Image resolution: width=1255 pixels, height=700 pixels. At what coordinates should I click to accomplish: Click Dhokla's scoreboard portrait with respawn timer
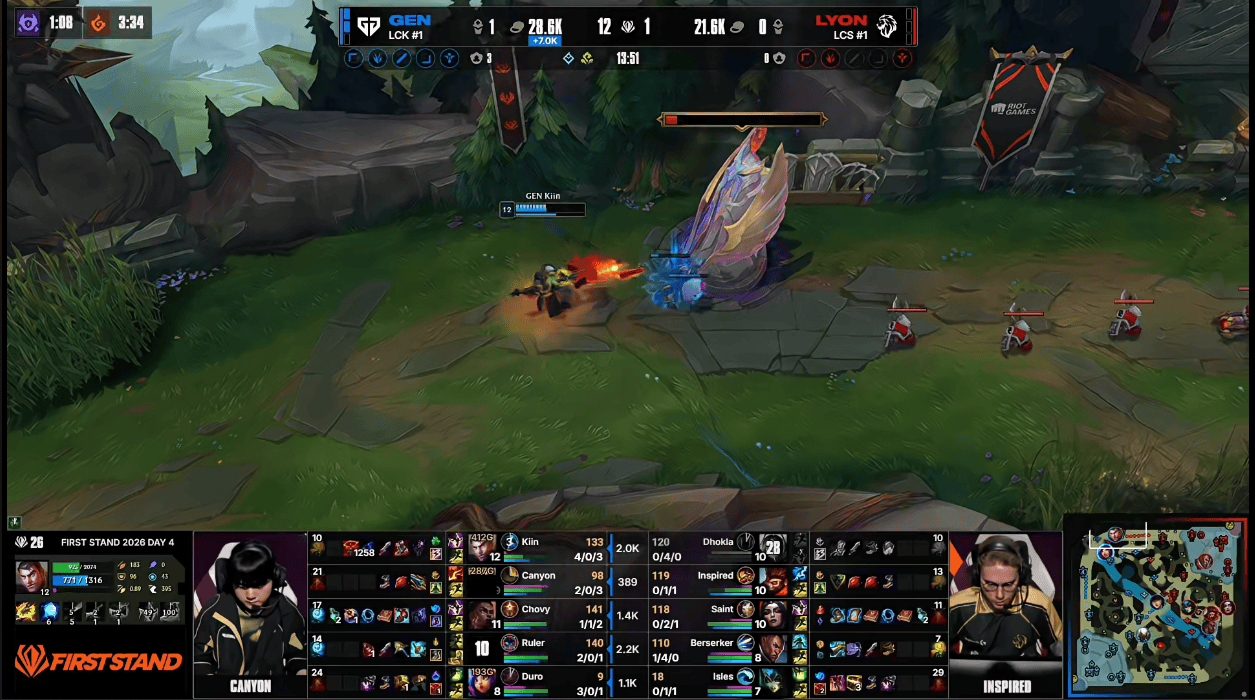771,546
